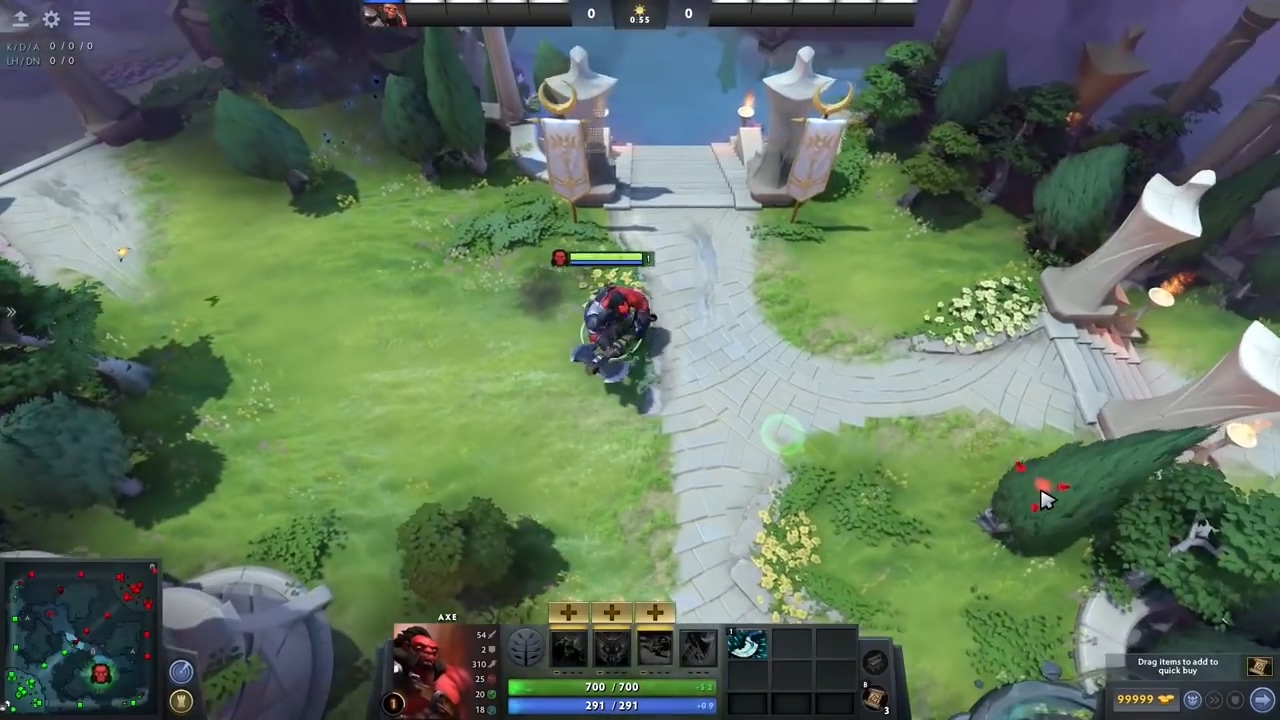1280x720 pixels.
Task: Open the settings gear icon
Action: pyautogui.click(x=51, y=18)
